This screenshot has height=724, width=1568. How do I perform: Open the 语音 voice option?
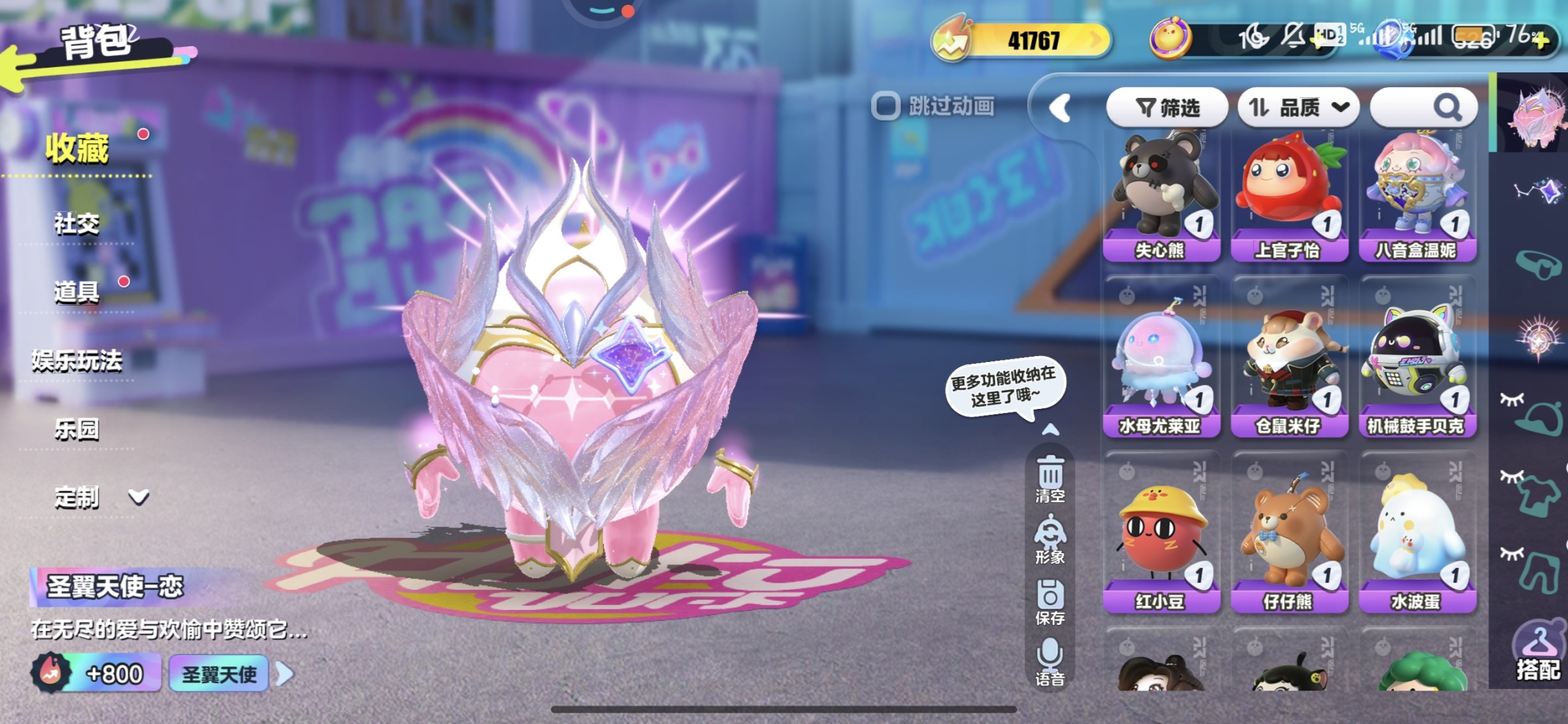[1050, 662]
